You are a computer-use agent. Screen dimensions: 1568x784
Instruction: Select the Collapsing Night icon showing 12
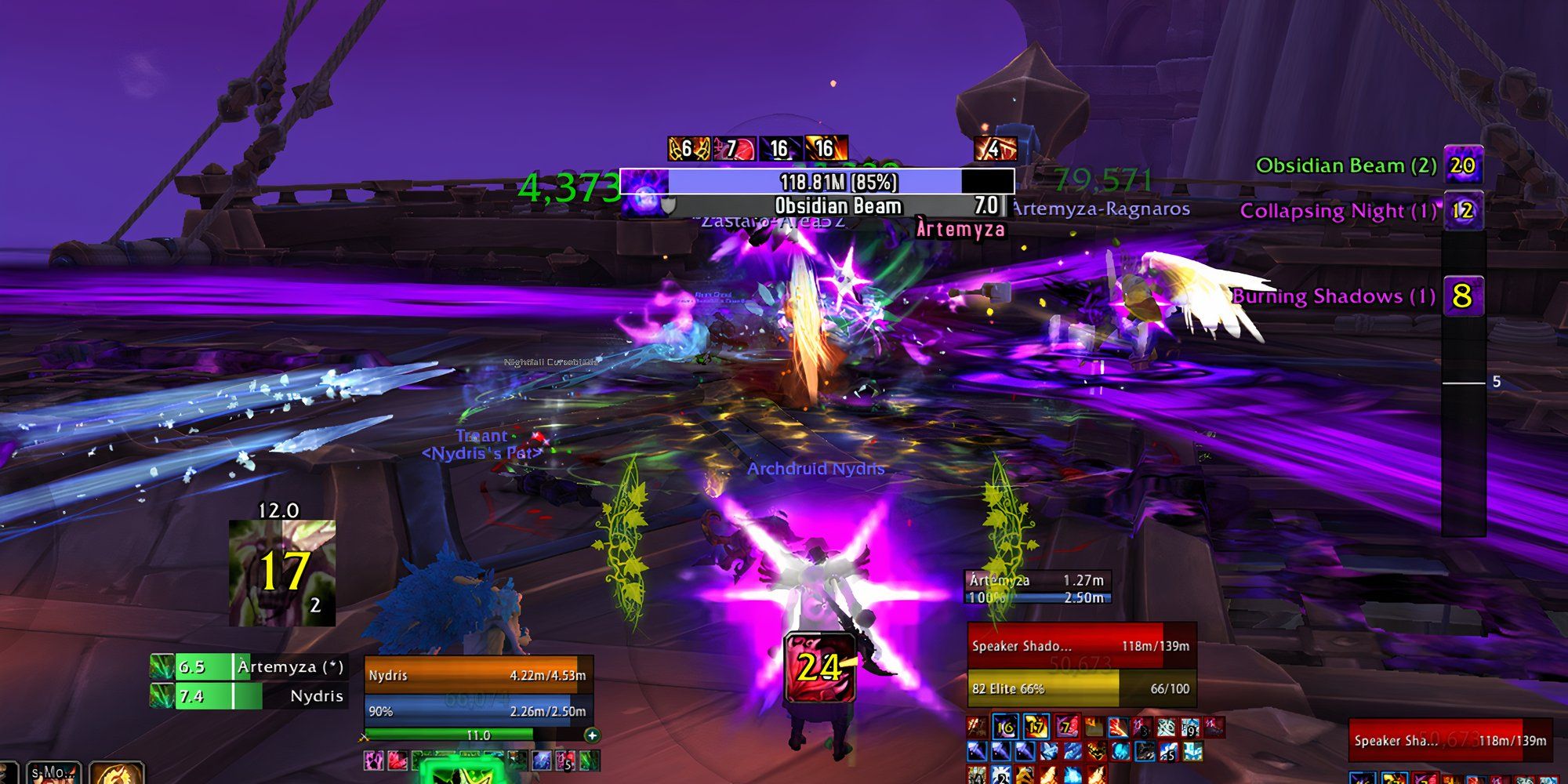pyautogui.click(x=1465, y=210)
